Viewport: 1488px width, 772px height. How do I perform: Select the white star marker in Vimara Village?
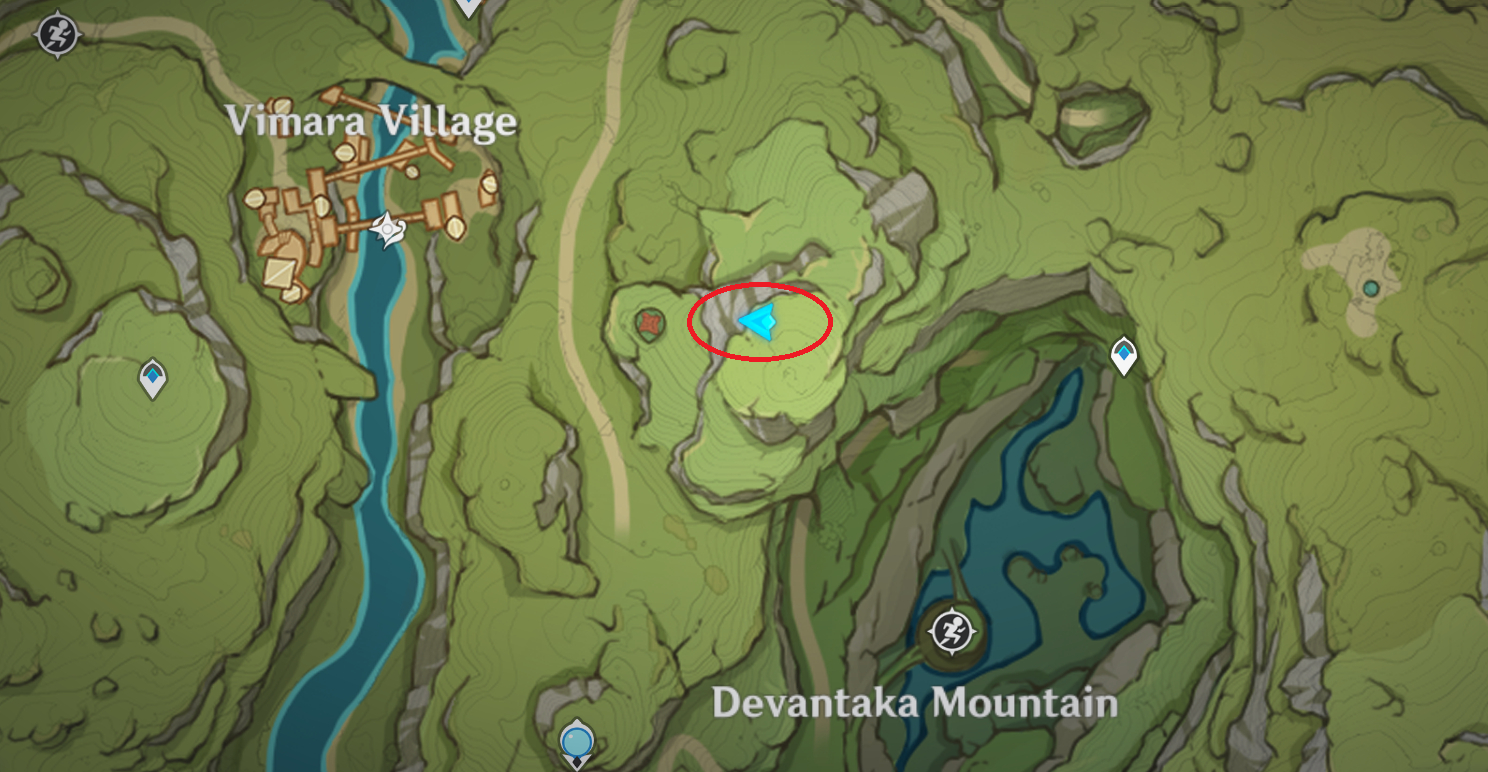tap(387, 230)
